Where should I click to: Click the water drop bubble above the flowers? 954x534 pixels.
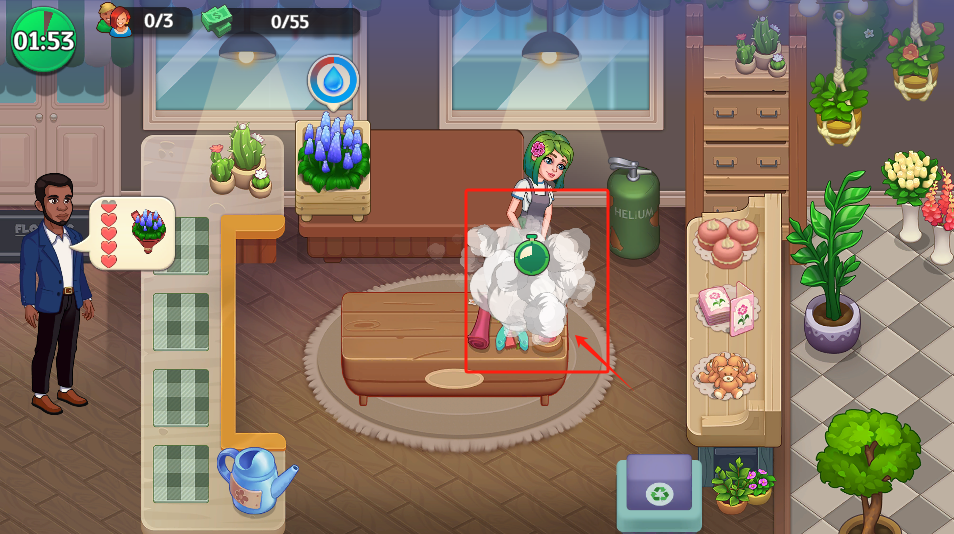[x=333, y=81]
